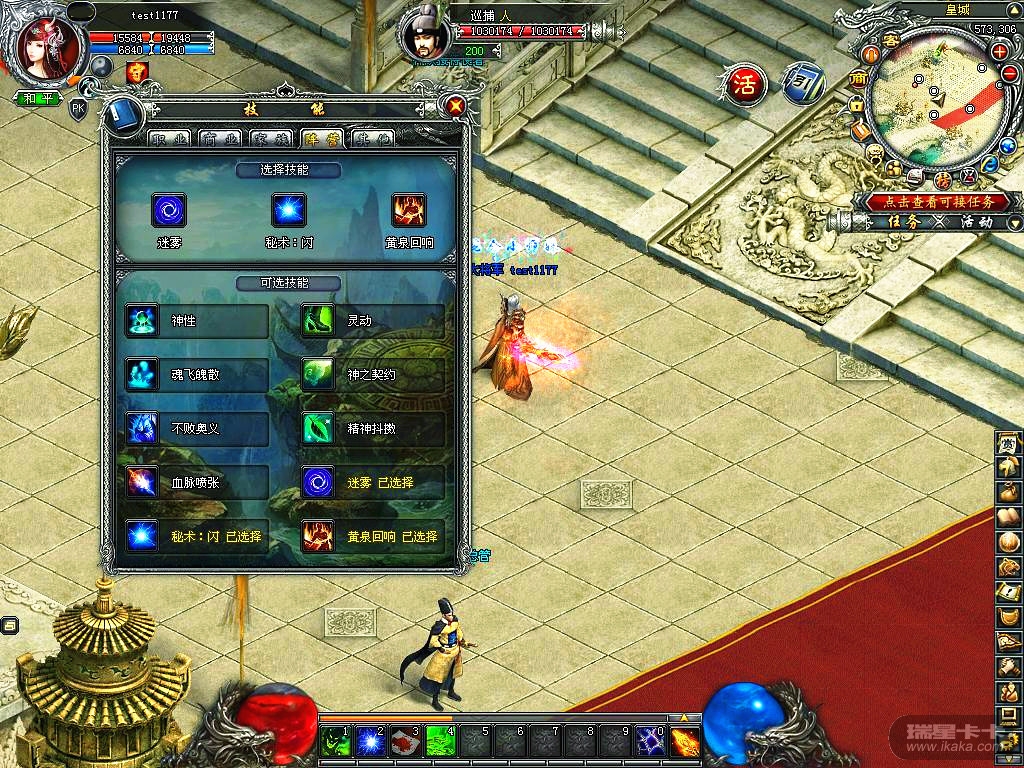The height and width of the screenshot is (768, 1024).
Task: Open the 家族 skills tab
Action: [272, 139]
